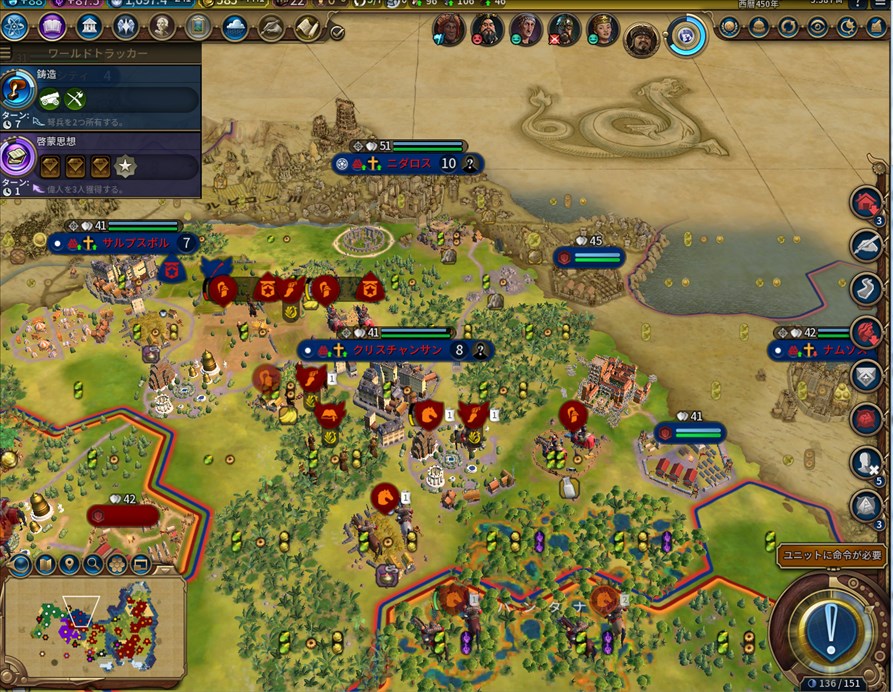
Task: Open the World Congress globe icon
Action: 687,36
